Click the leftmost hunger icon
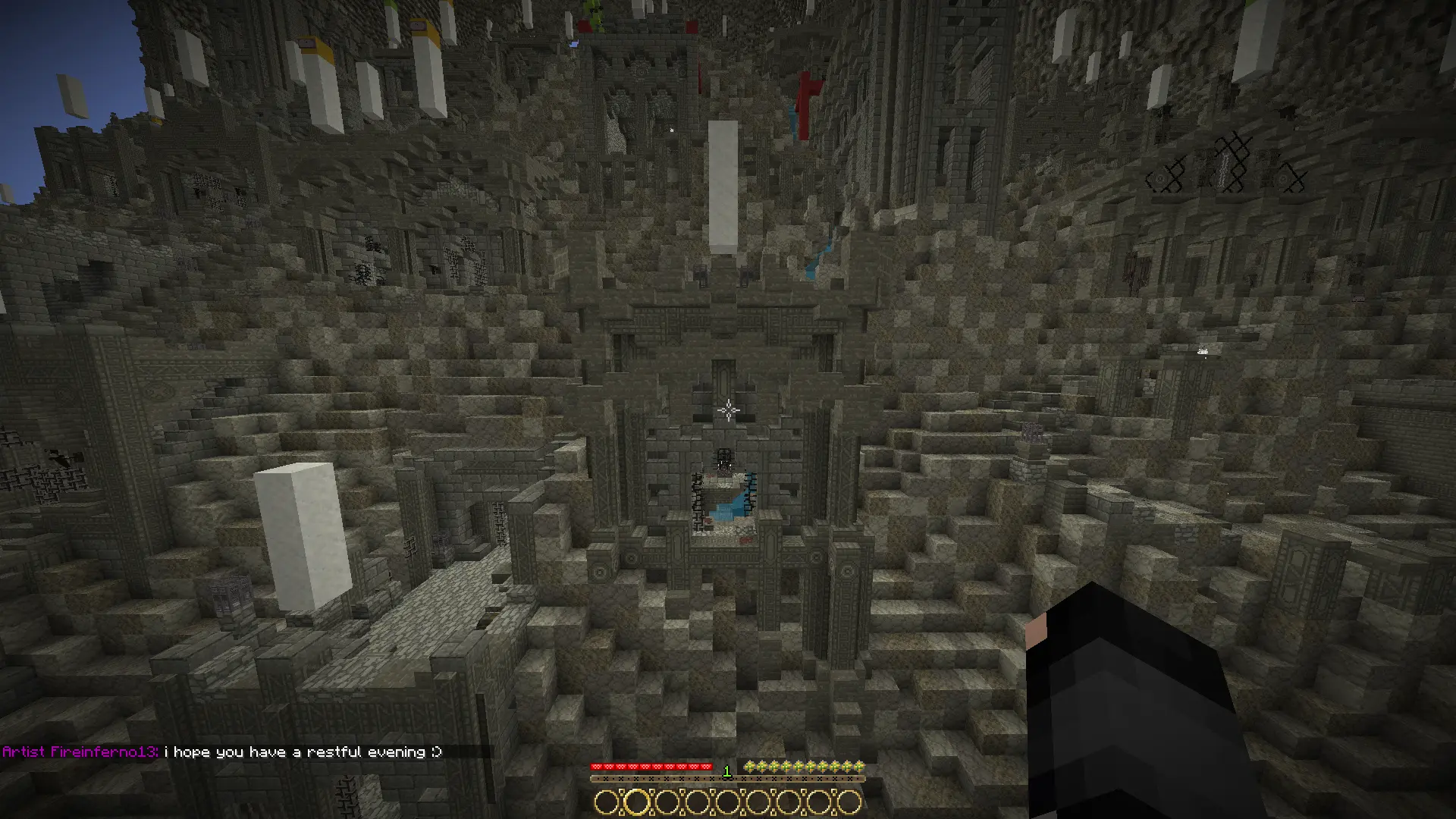The width and height of the screenshot is (1456, 819). tap(751, 765)
